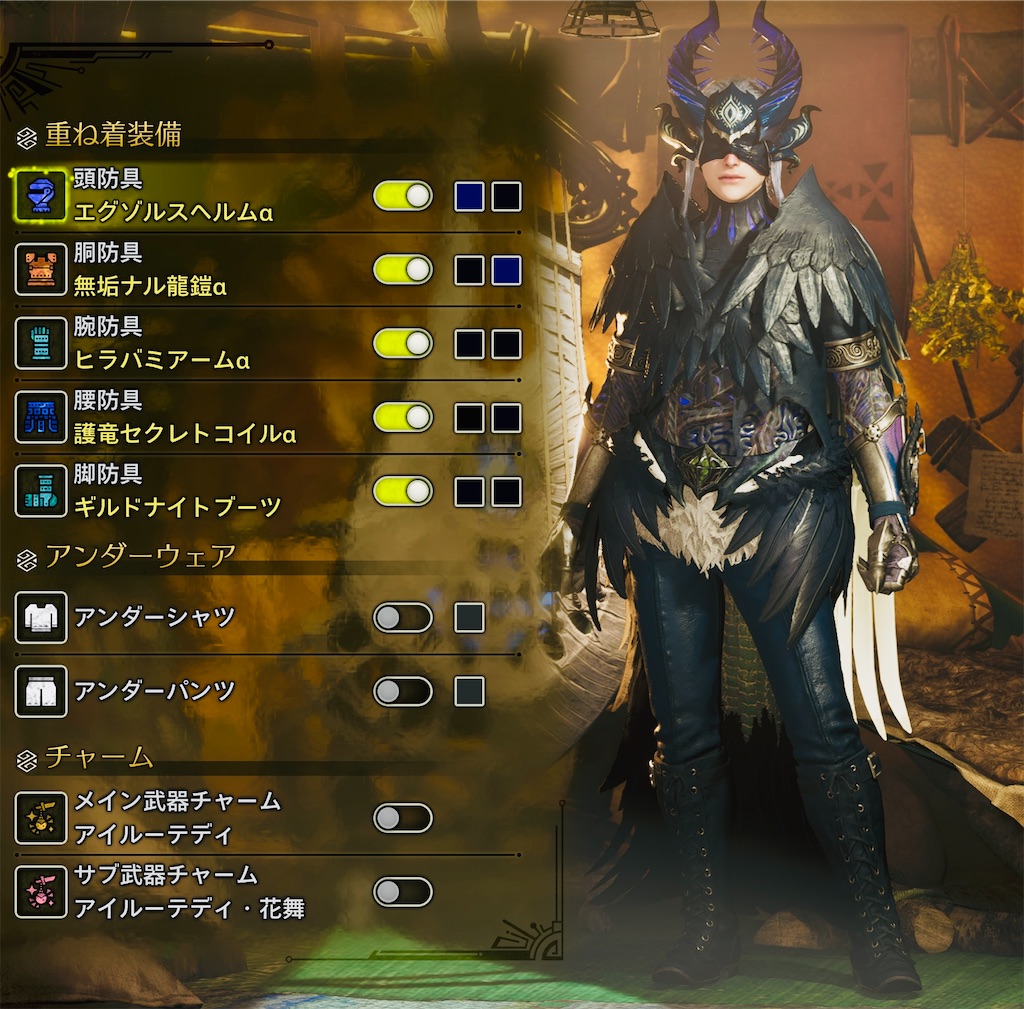Turn on the メイン武器チャーム toggle
The height and width of the screenshot is (1009, 1024).
click(x=402, y=818)
